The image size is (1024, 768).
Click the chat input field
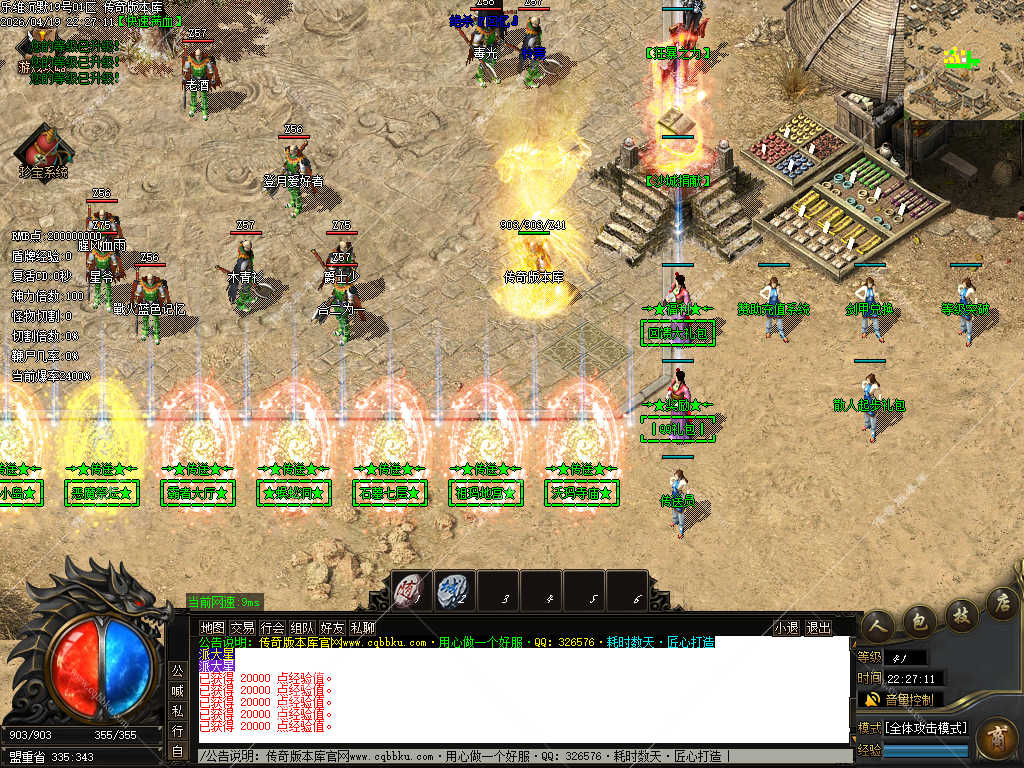pos(520,756)
